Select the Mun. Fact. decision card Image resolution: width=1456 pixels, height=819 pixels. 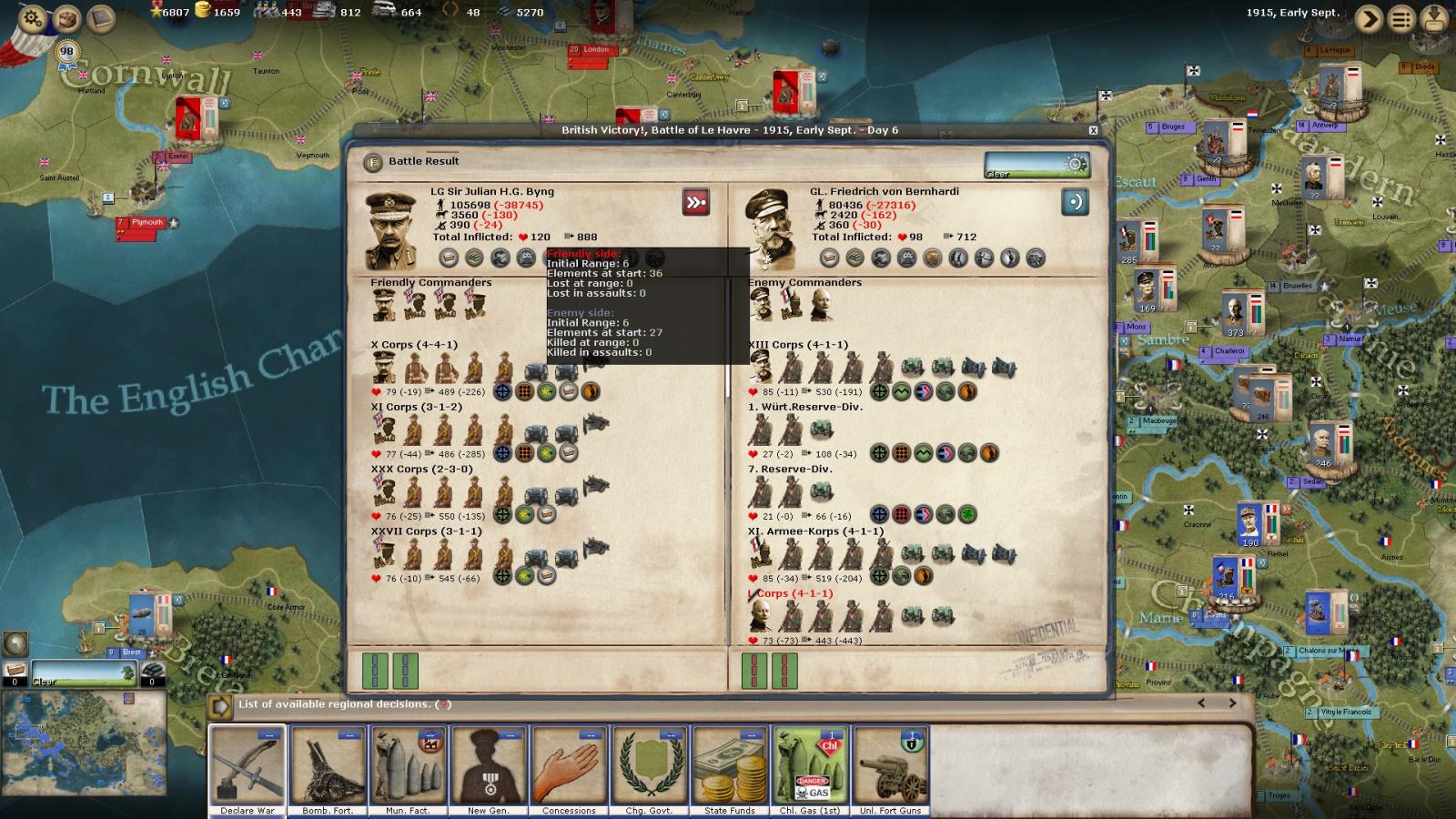408,769
